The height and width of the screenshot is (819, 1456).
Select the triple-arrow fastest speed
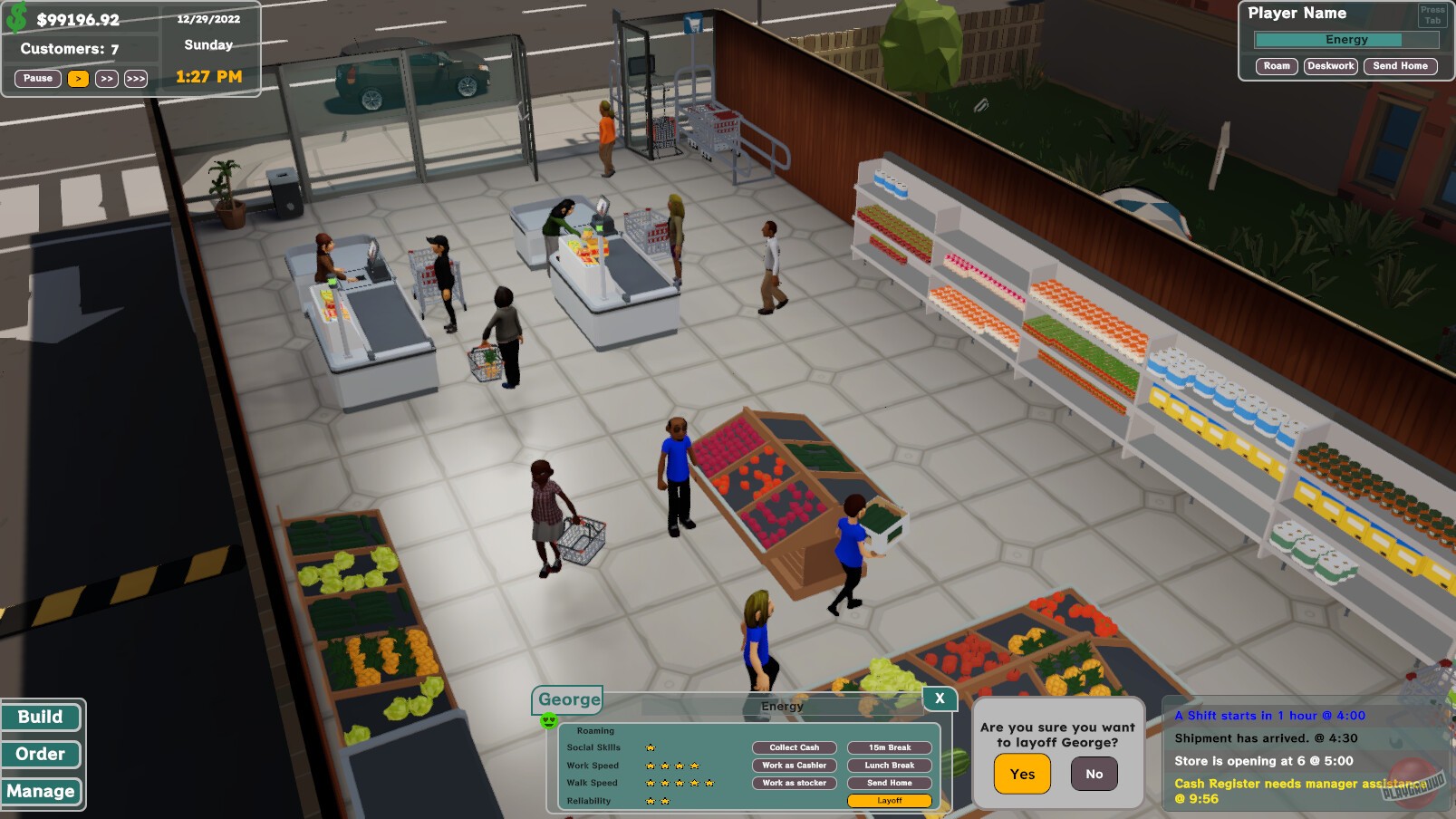tap(136, 78)
